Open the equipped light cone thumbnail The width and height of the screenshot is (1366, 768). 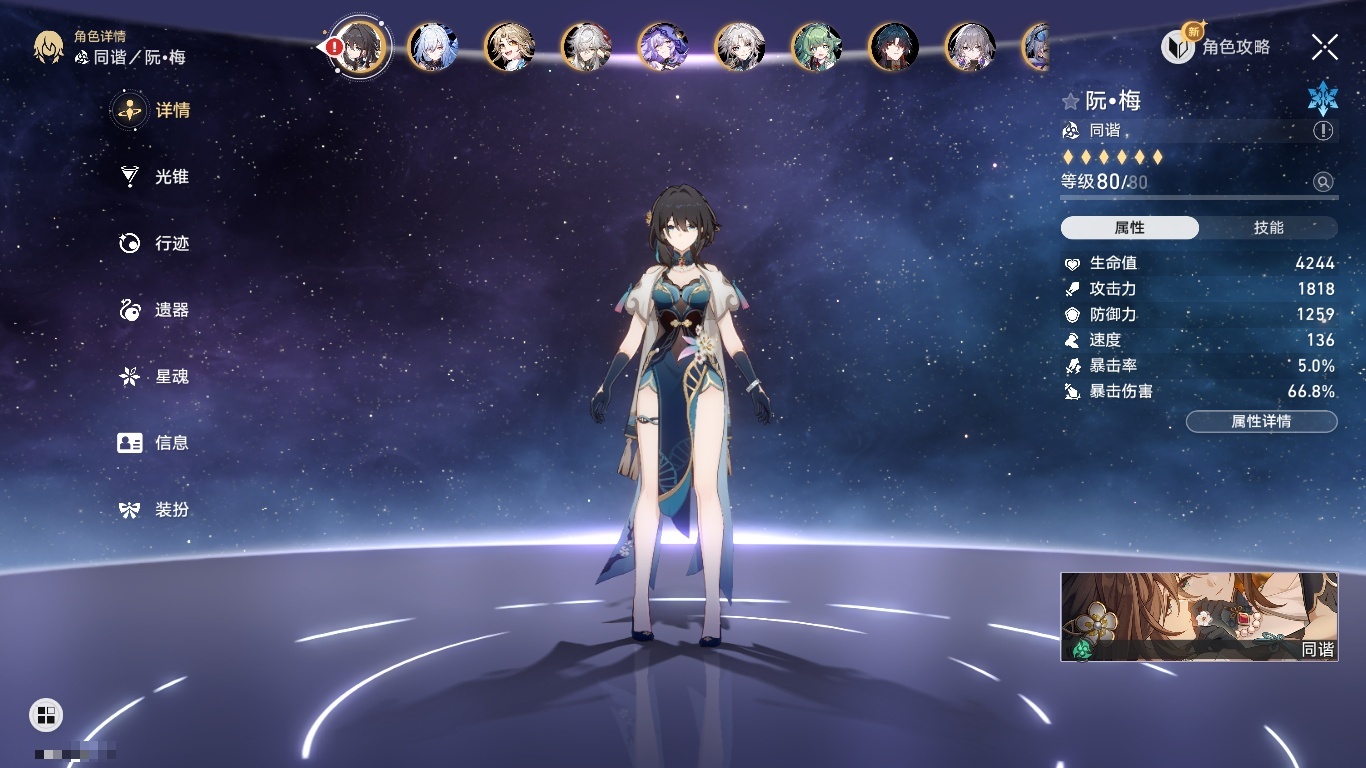point(1199,617)
